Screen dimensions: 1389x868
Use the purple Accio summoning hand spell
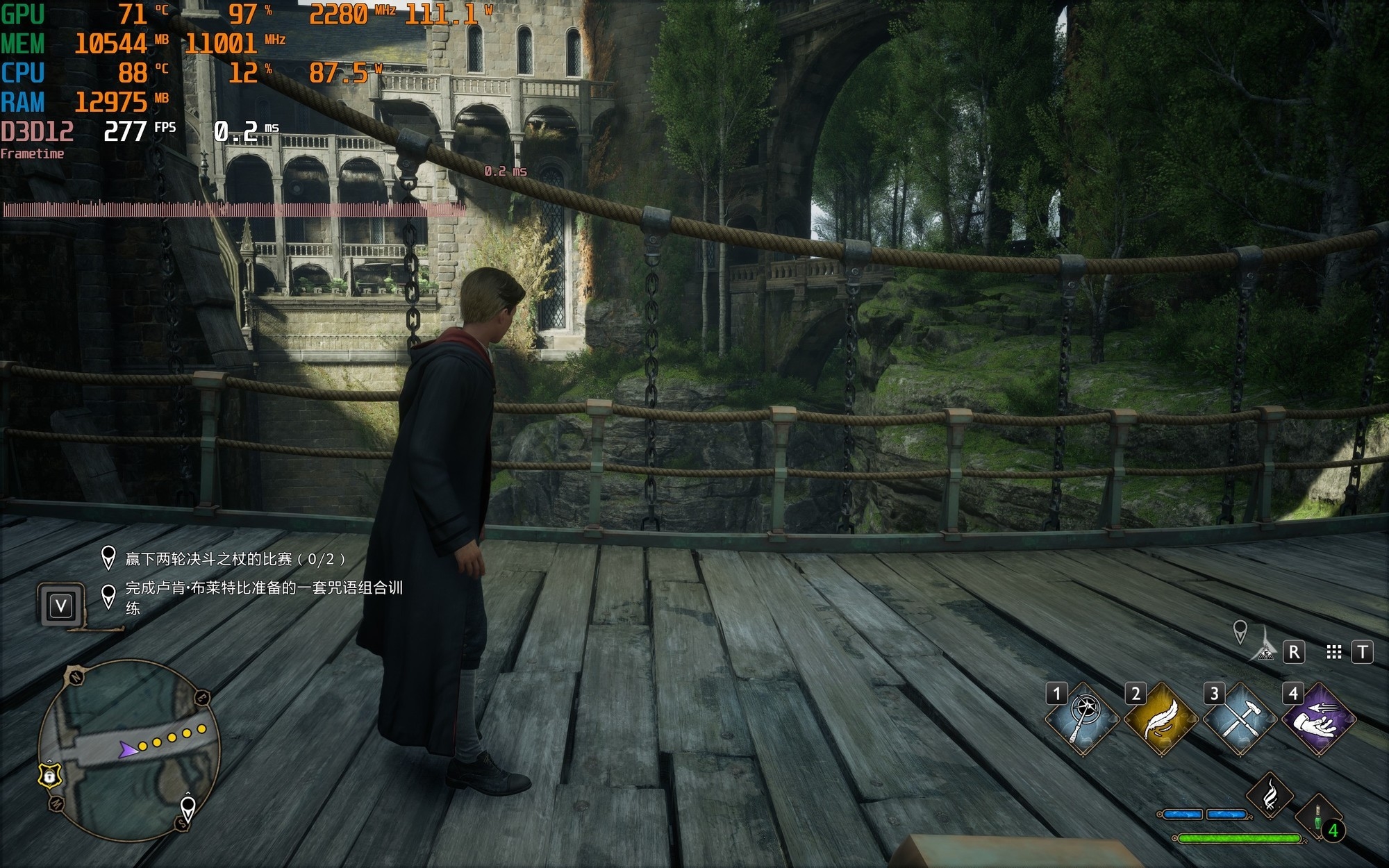[x=1318, y=719]
